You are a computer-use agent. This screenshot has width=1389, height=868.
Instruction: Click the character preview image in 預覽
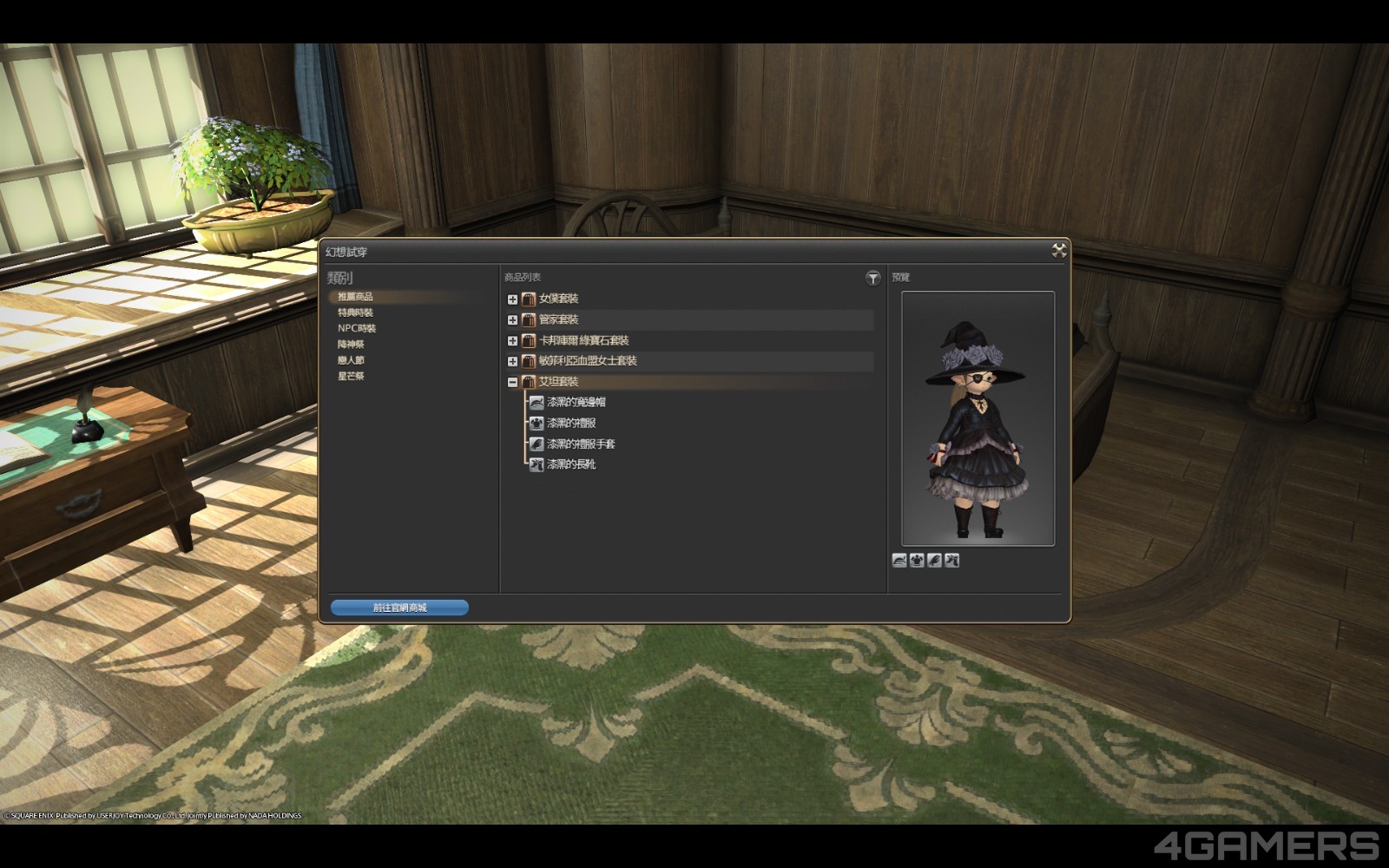(x=978, y=417)
